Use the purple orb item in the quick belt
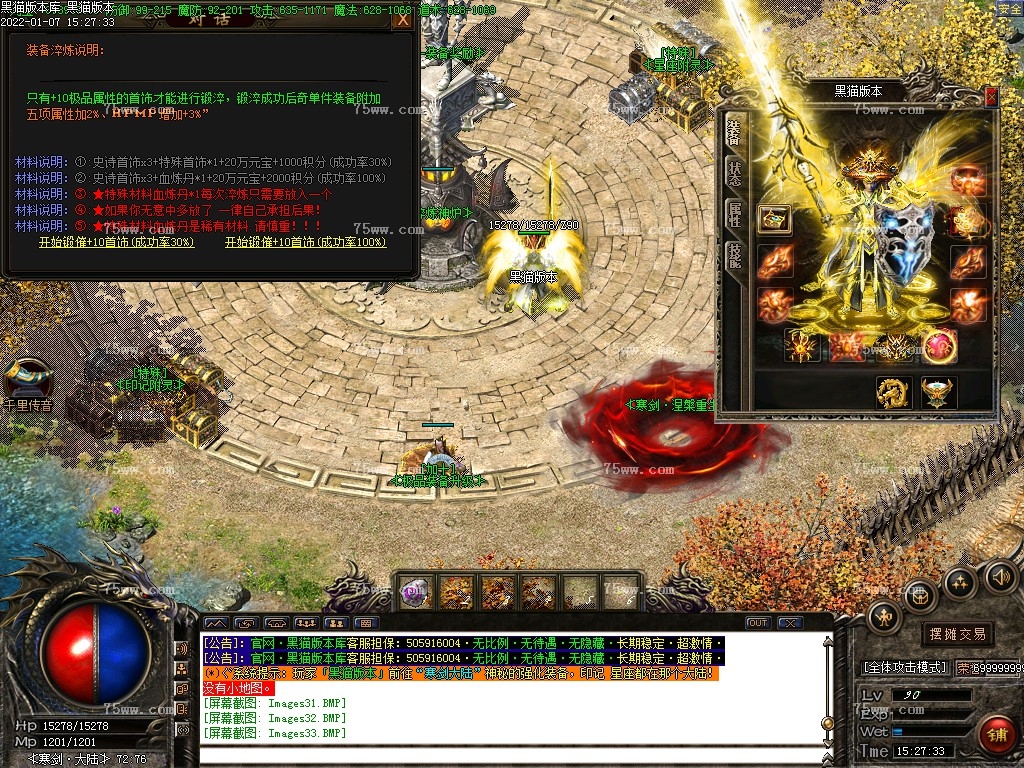The height and width of the screenshot is (768, 1024). pos(416,593)
